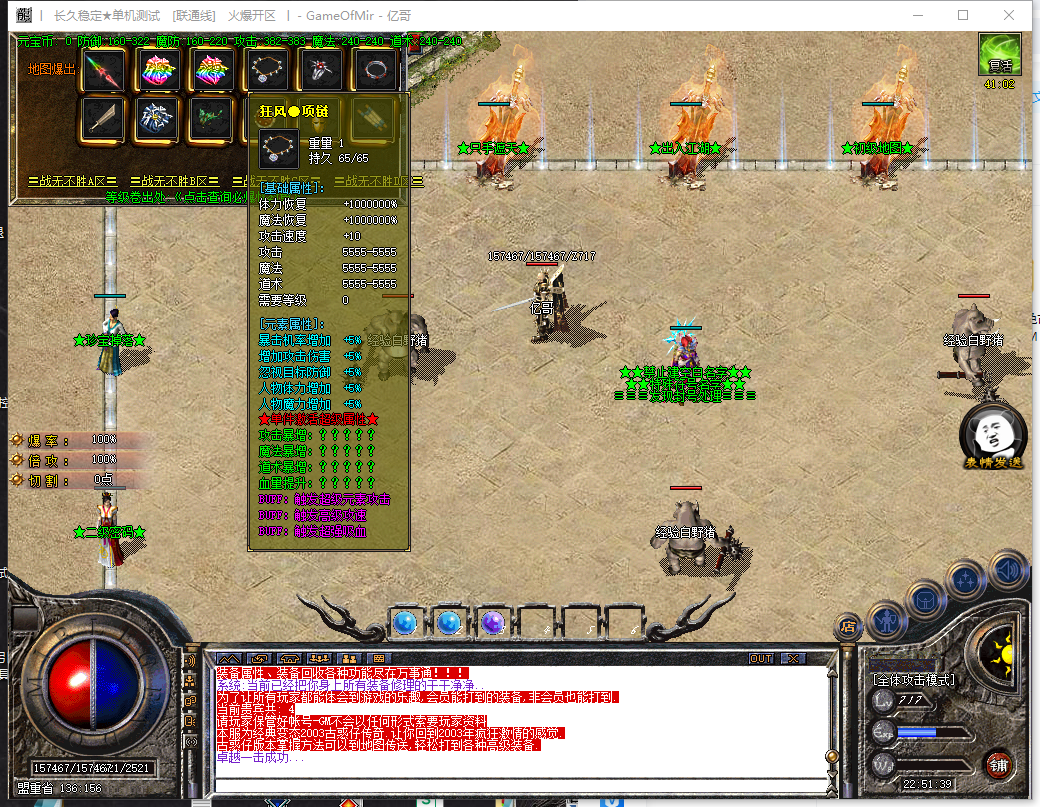Maximize the game window
This screenshot has height=807, width=1040.
pyautogui.click(x=963, y=15)
